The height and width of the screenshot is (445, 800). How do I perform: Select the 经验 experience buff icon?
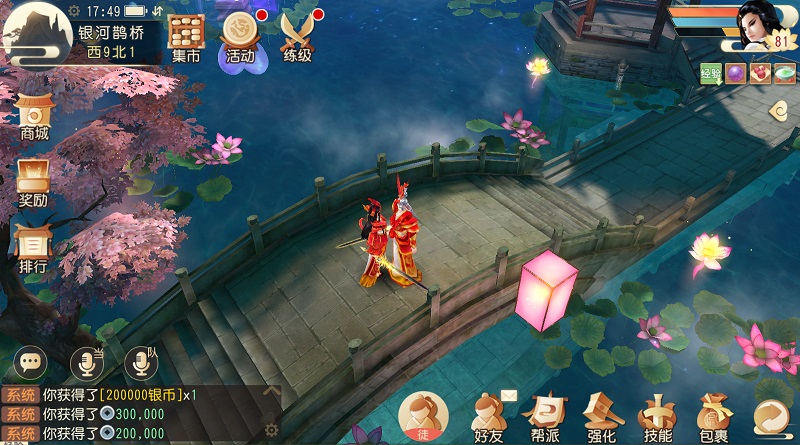pos(711,73)
